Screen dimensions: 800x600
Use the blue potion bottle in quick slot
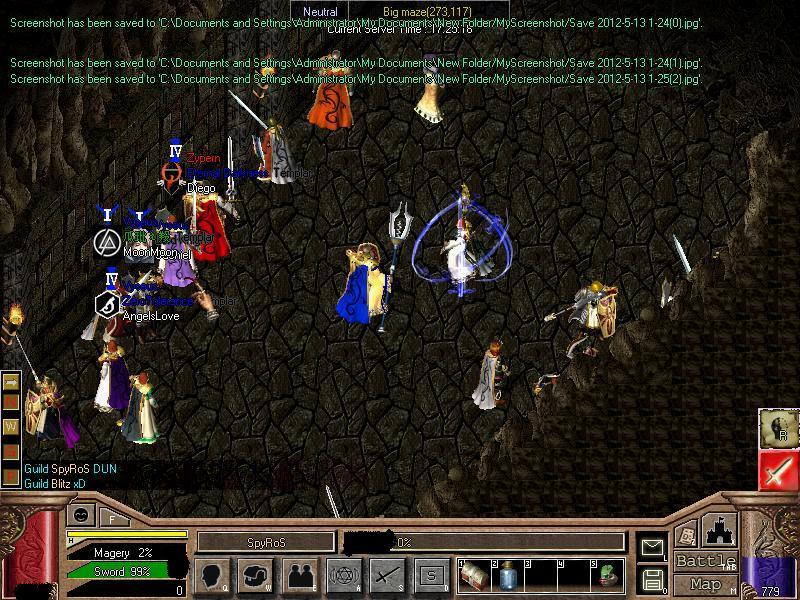point(507,575)
